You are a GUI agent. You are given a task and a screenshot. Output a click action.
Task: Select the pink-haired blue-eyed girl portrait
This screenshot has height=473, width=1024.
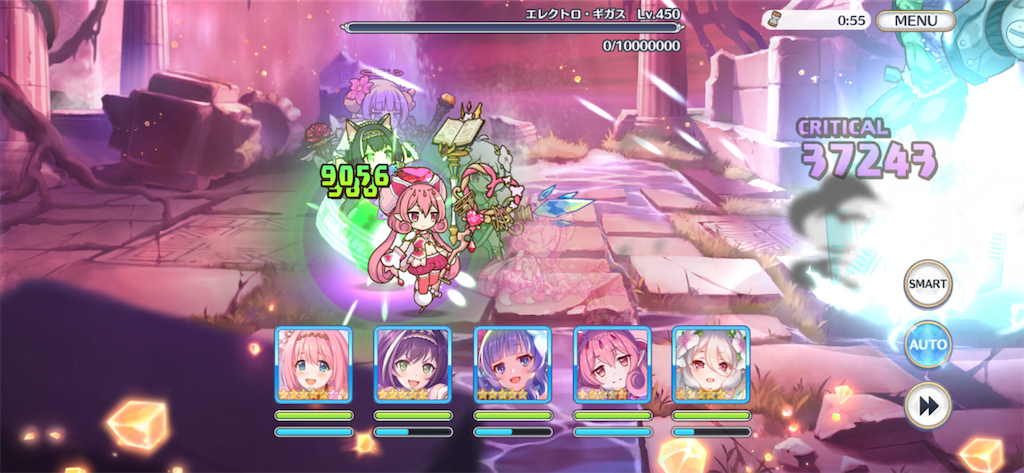[x=313, y=364]
